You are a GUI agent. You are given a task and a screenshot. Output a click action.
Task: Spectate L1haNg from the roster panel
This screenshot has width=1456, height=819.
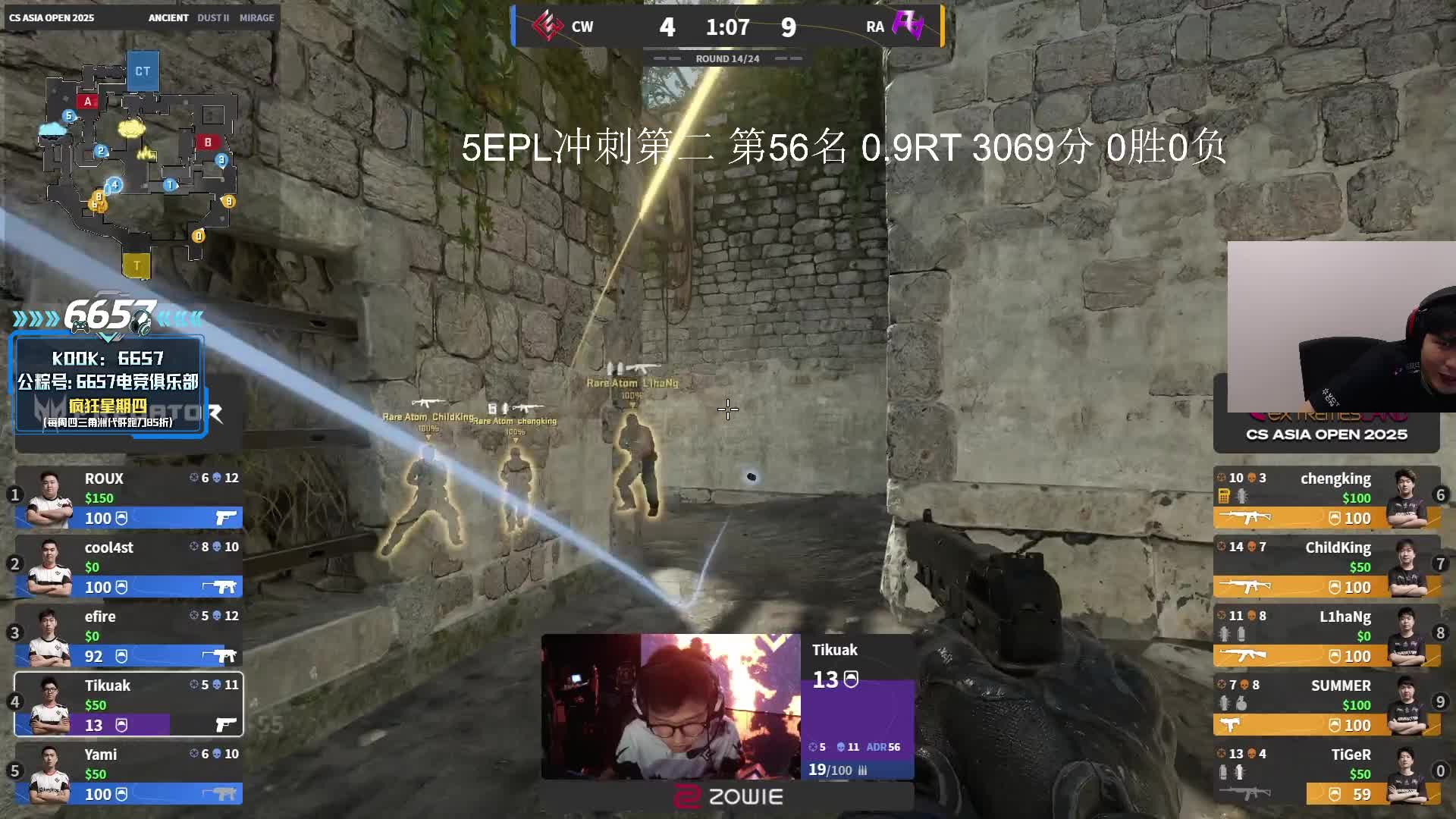tap(1327, 635)
